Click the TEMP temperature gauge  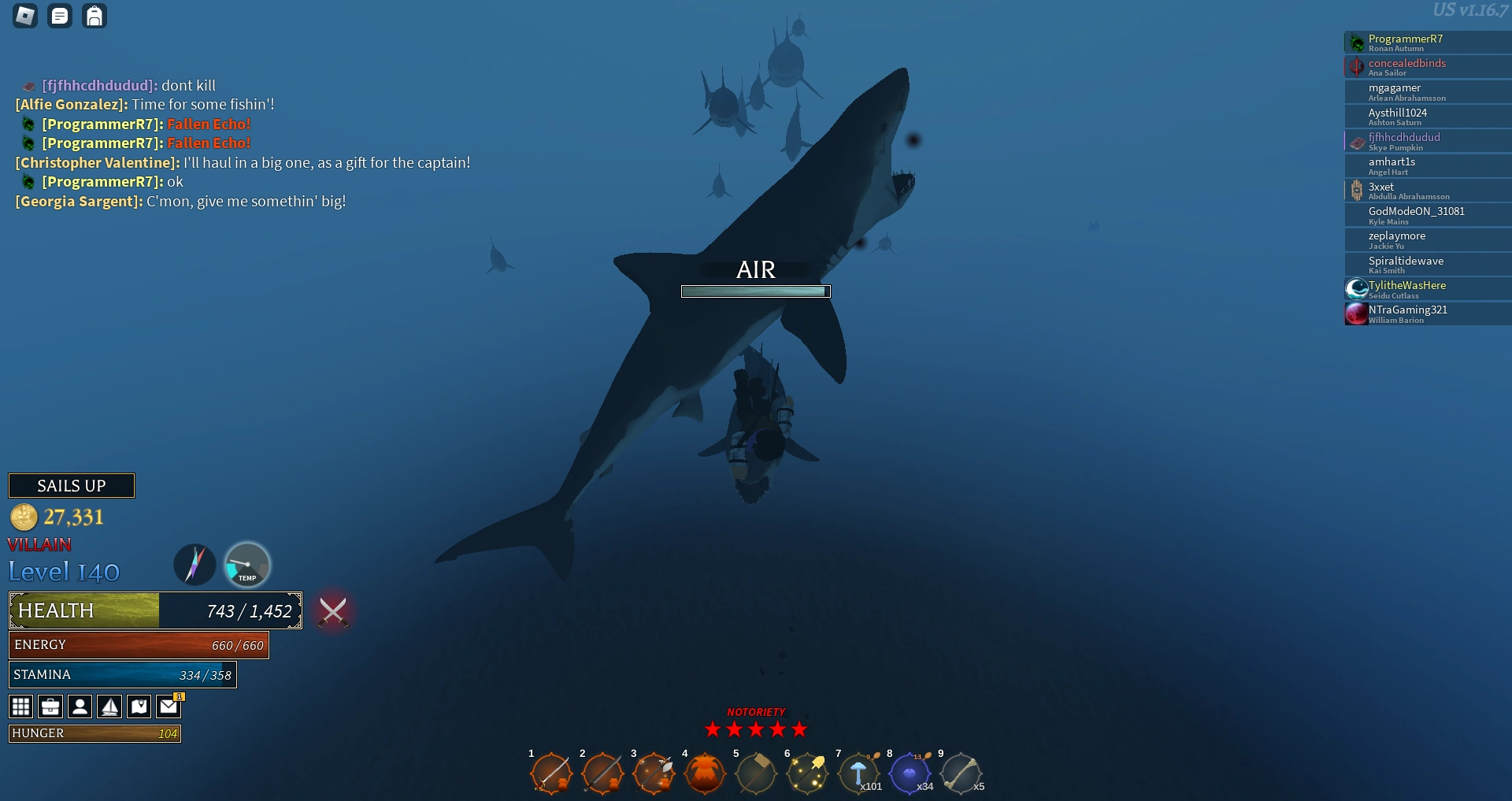click(247, 565)
